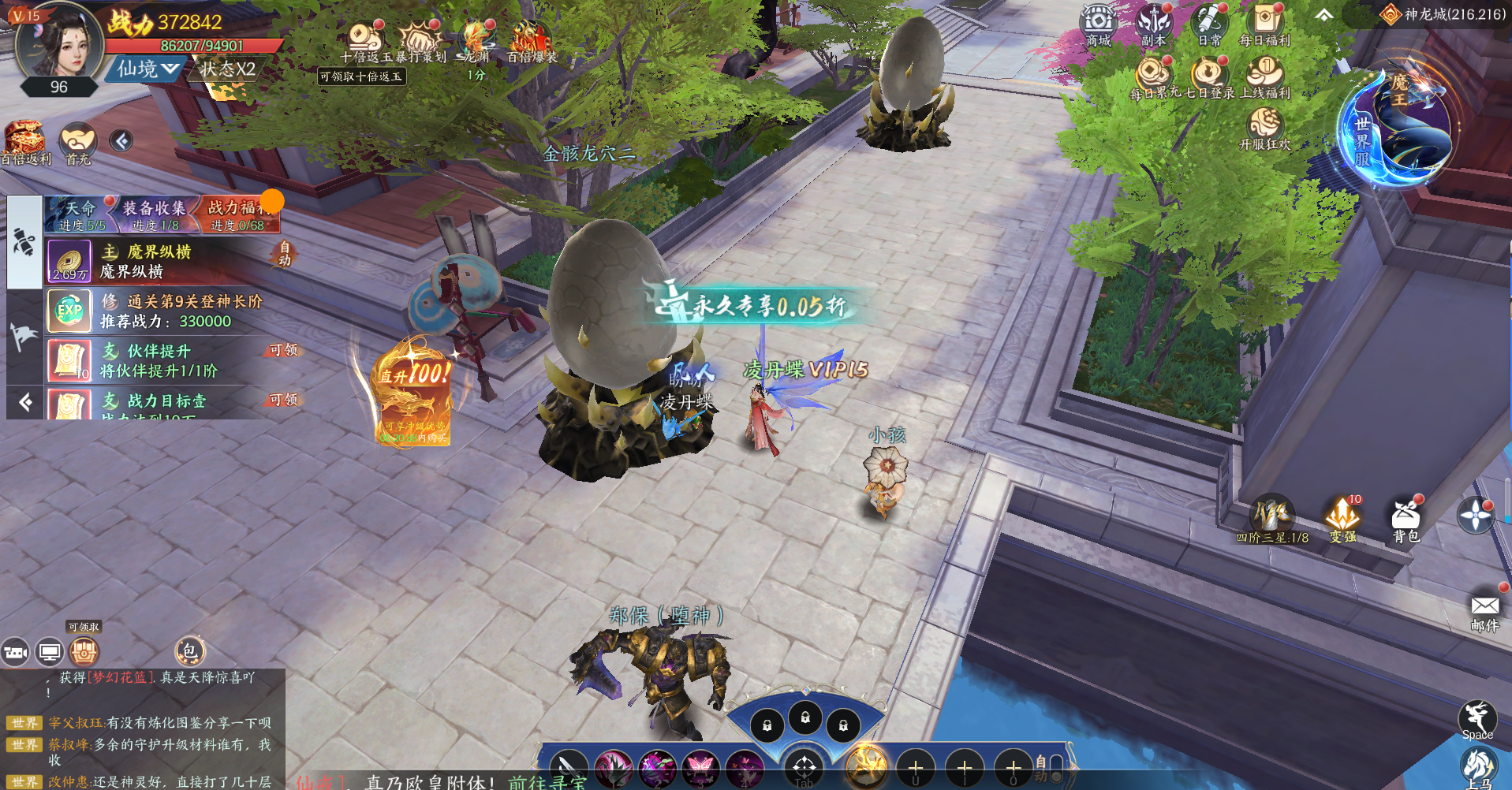
Task: Open the 直升100 level boost offer
Action: point(413,394)
